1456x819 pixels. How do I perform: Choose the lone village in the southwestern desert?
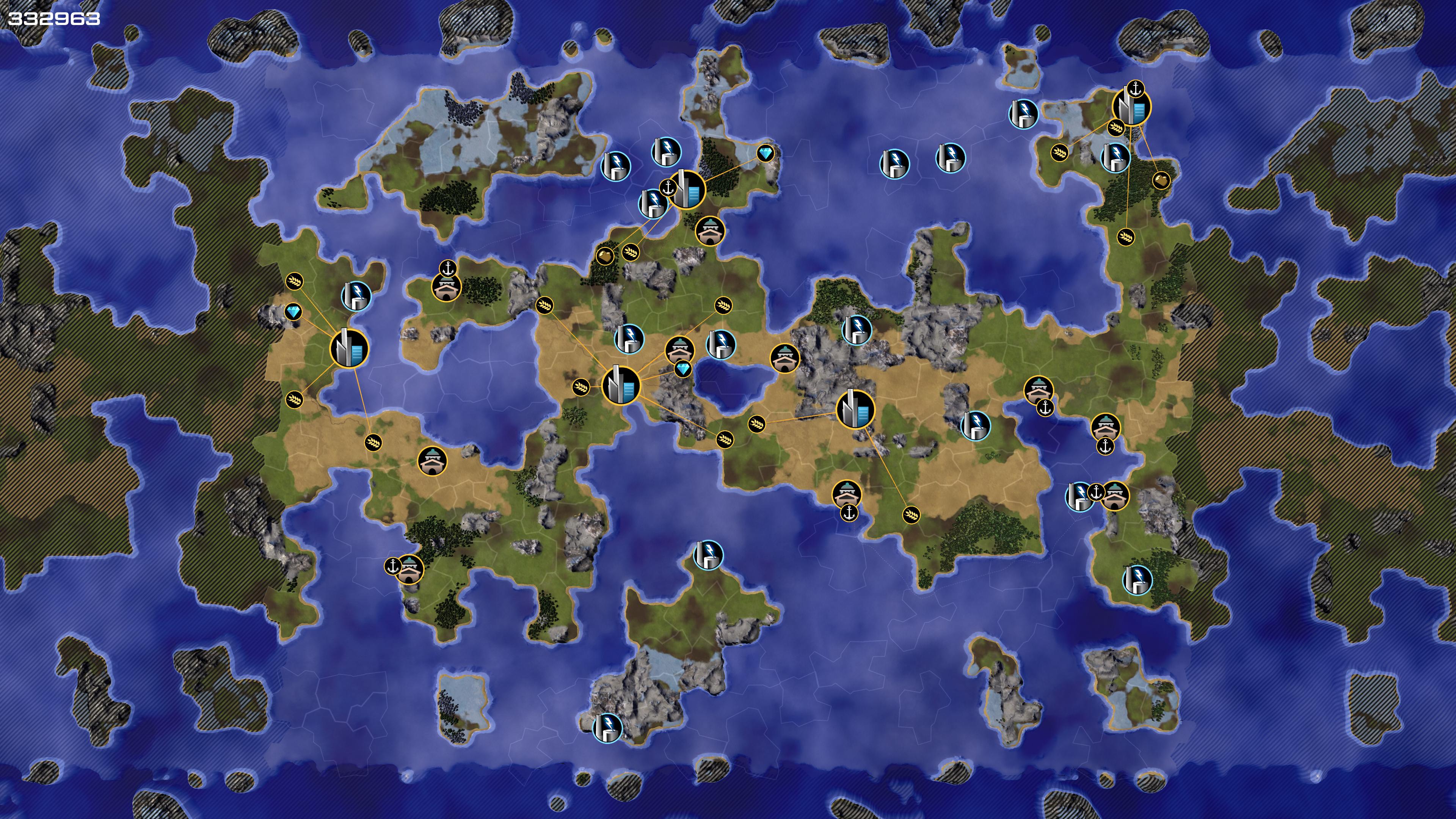point(432,461)
